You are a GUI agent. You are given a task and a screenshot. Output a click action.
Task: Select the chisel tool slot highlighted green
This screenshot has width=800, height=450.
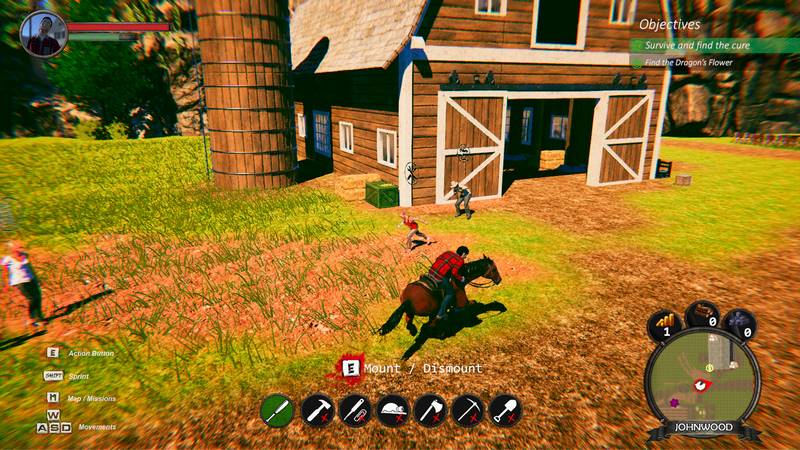[x=277, y=409]
